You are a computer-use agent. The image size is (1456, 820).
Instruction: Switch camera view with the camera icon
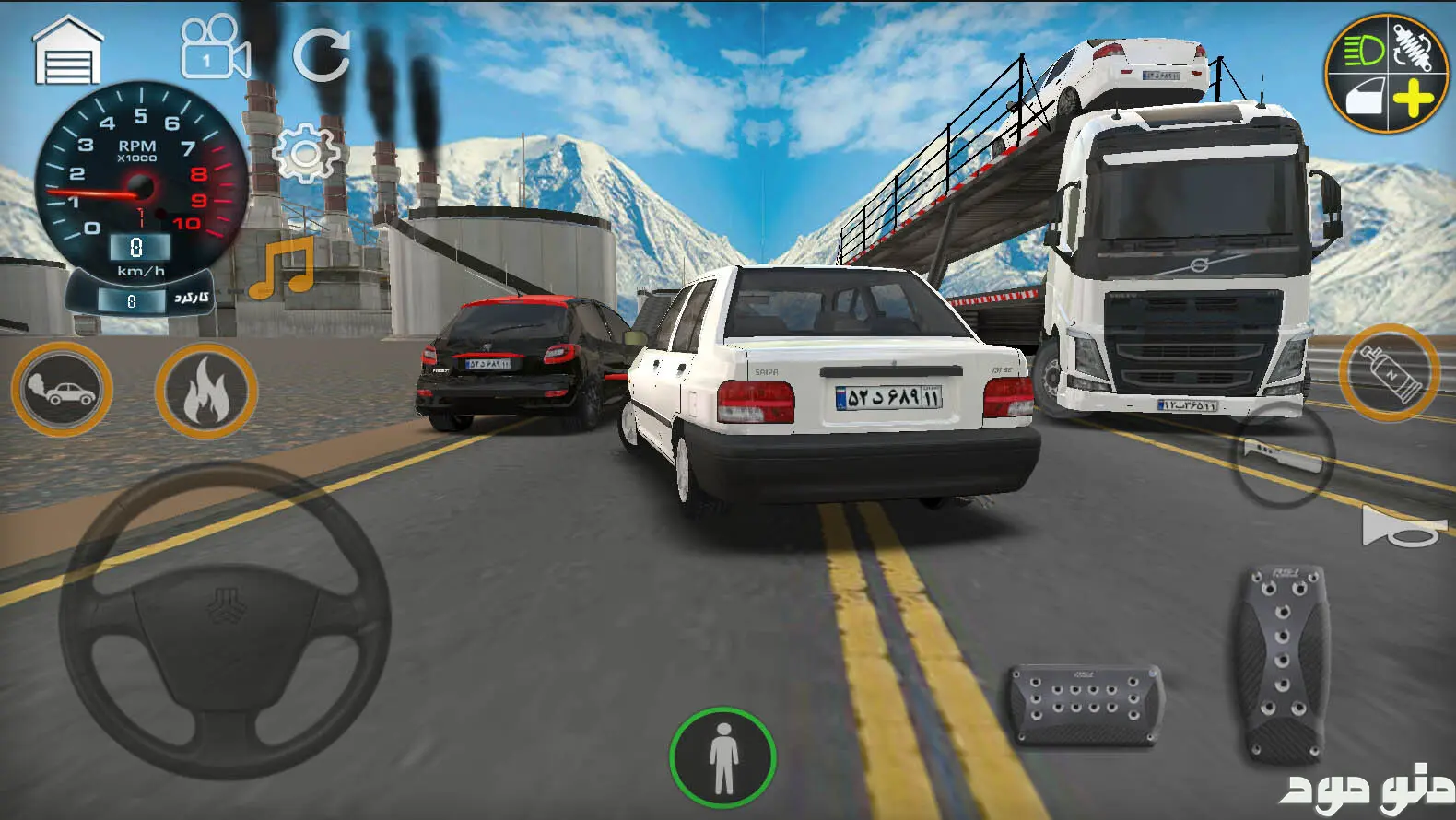click(215, 49)
